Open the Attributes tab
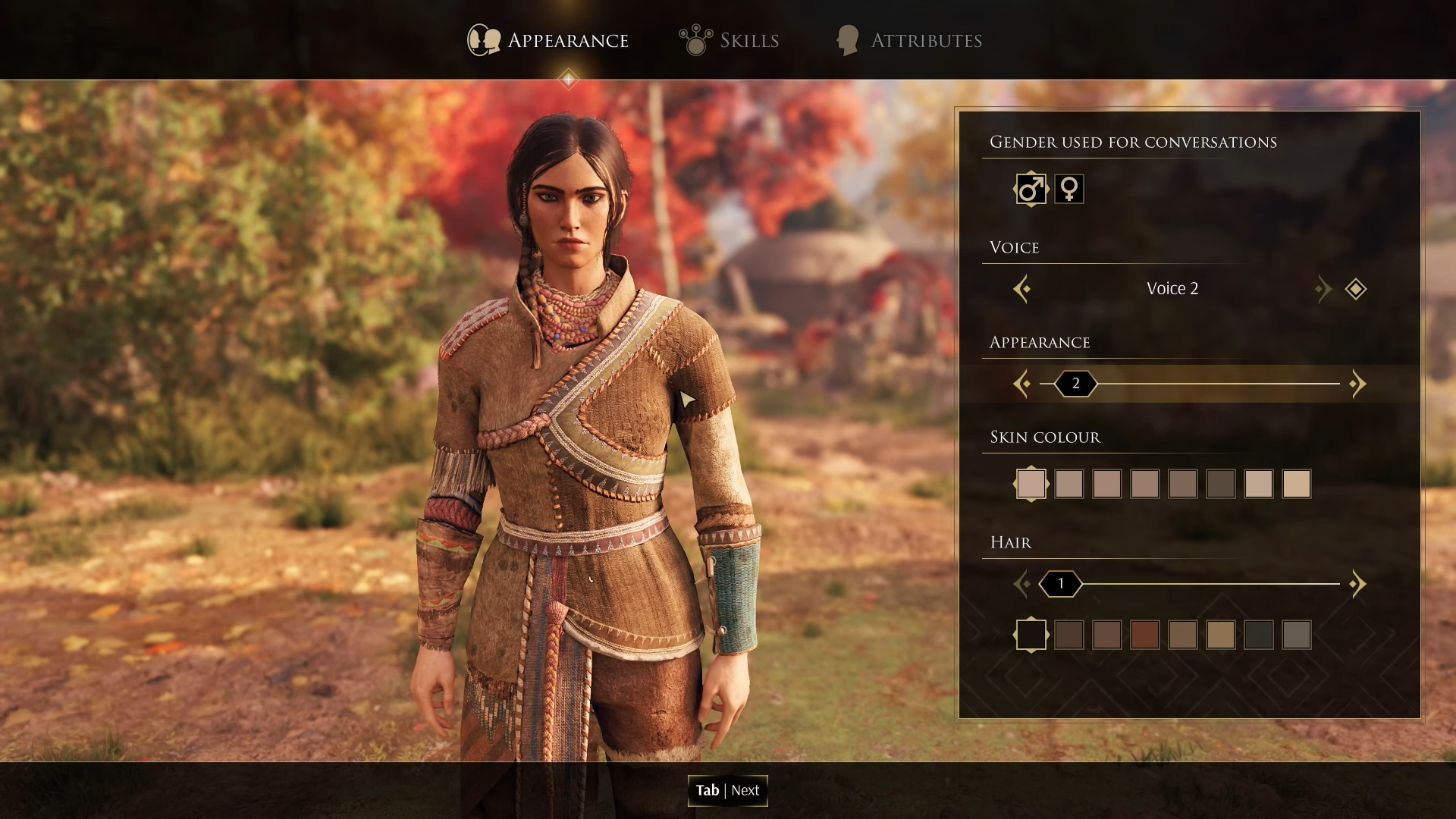The height and width of the screenshot is (819, 1456). [x=908, y=40]
